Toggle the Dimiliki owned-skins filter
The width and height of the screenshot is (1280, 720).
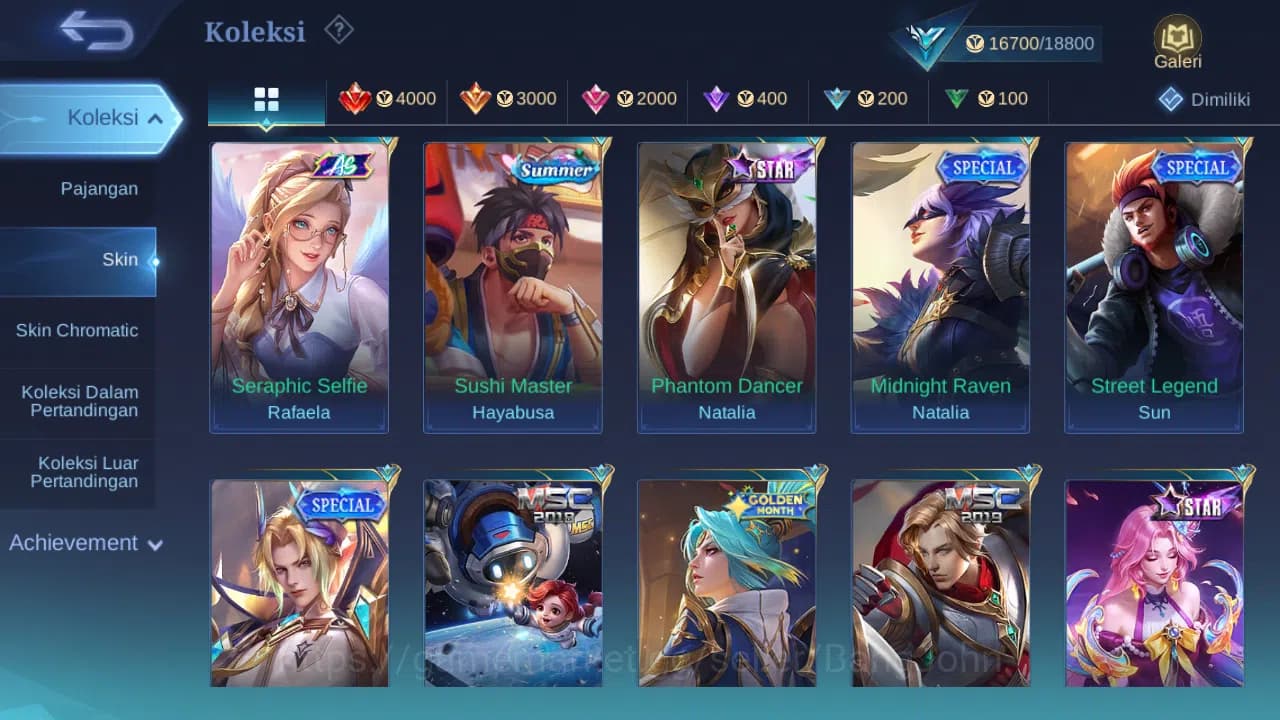pyautogui.click(x=1204, y=99)
